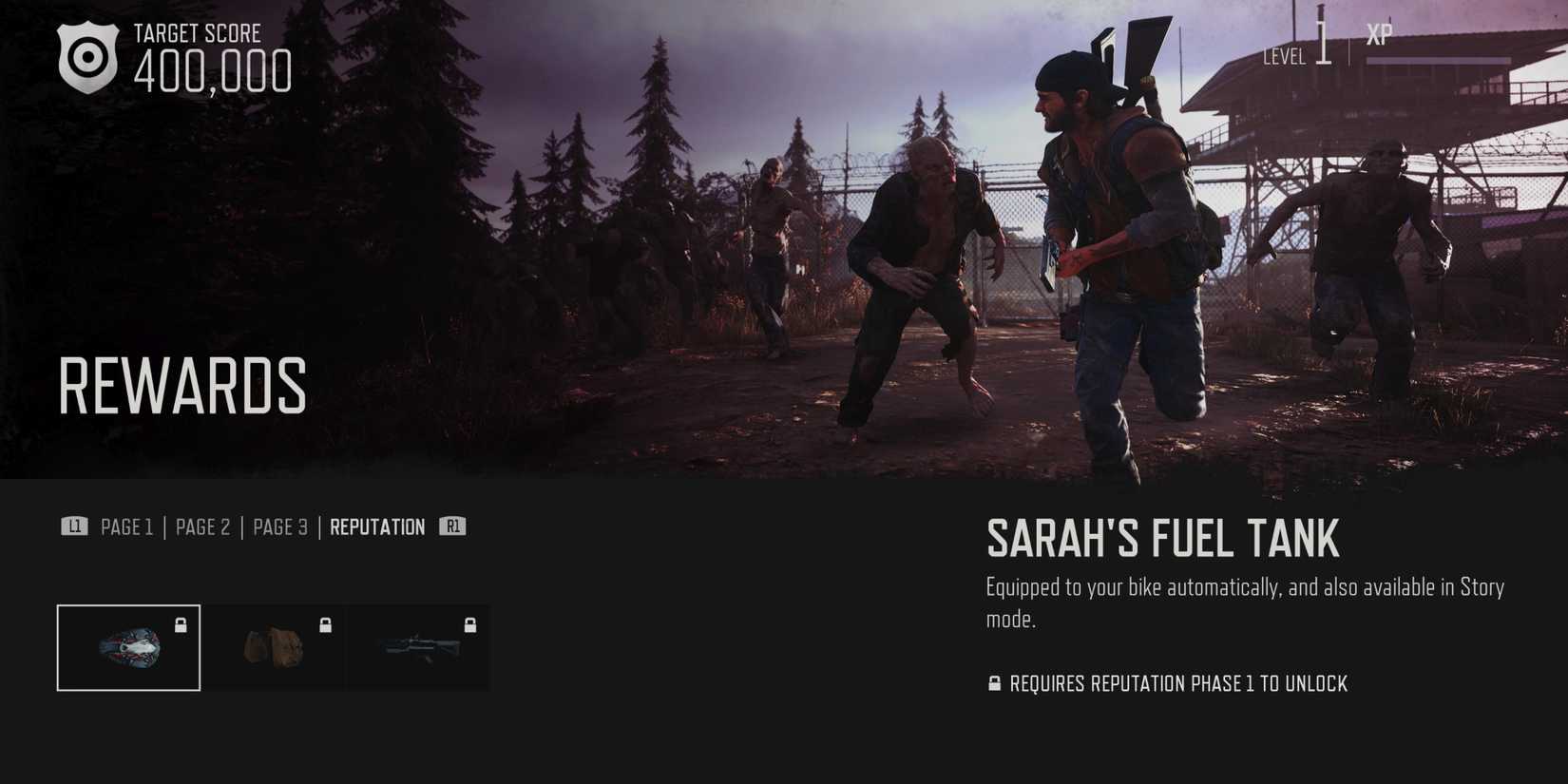The height and width of the screenshot is (784, 1568).
Task: Toggle selection of the fuel tank reward slot
Action: [x=128, y=648]
